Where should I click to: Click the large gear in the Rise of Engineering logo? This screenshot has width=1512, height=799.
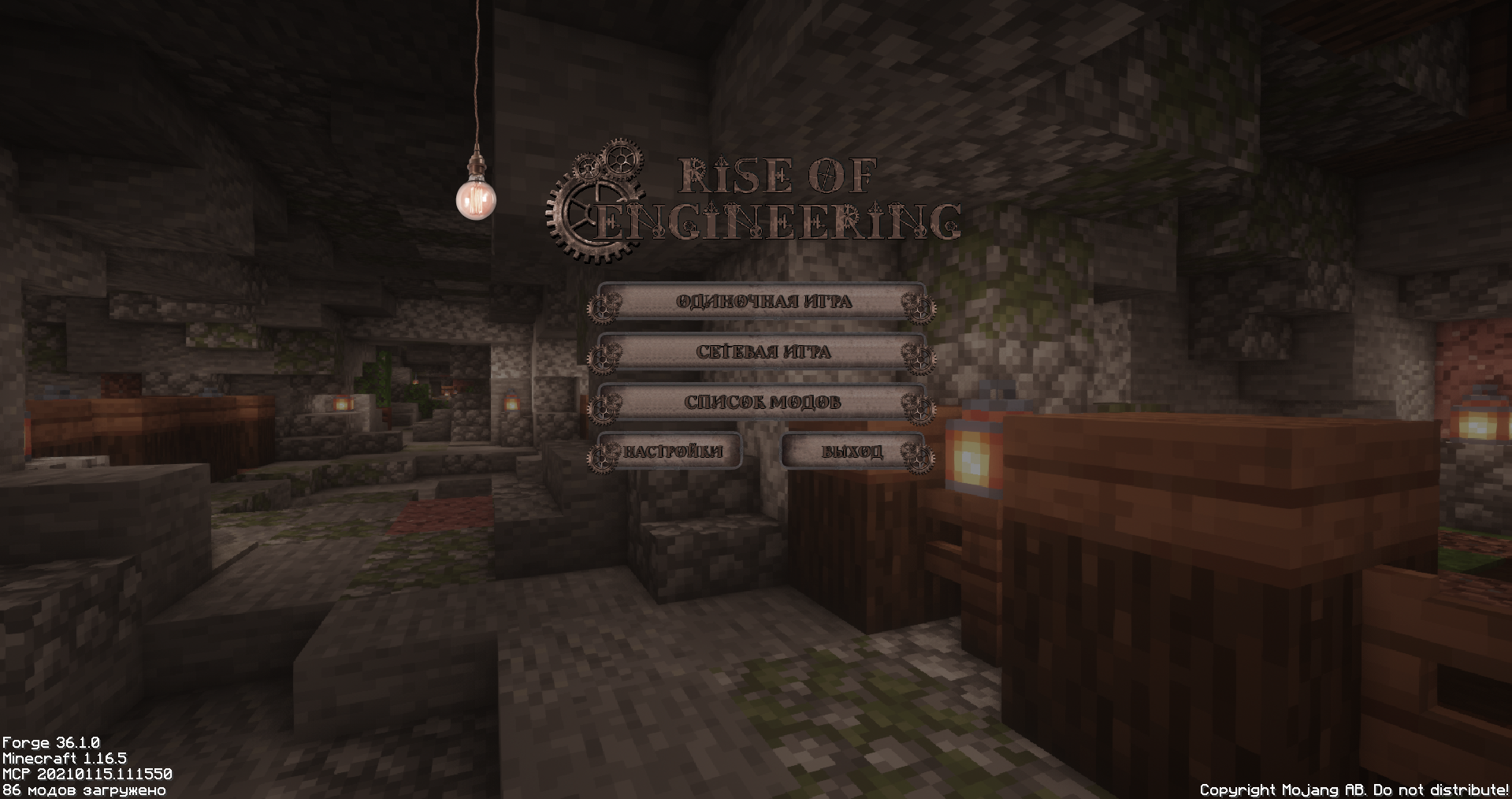tap(593, 213)
